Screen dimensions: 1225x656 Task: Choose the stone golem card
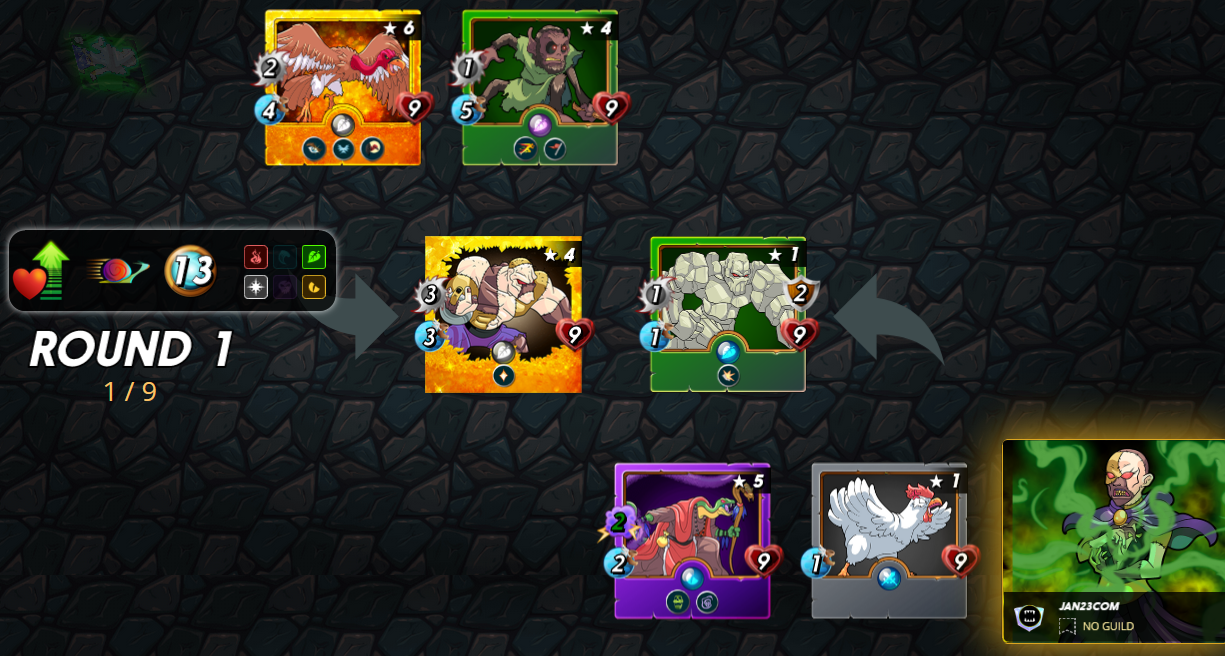728,314
